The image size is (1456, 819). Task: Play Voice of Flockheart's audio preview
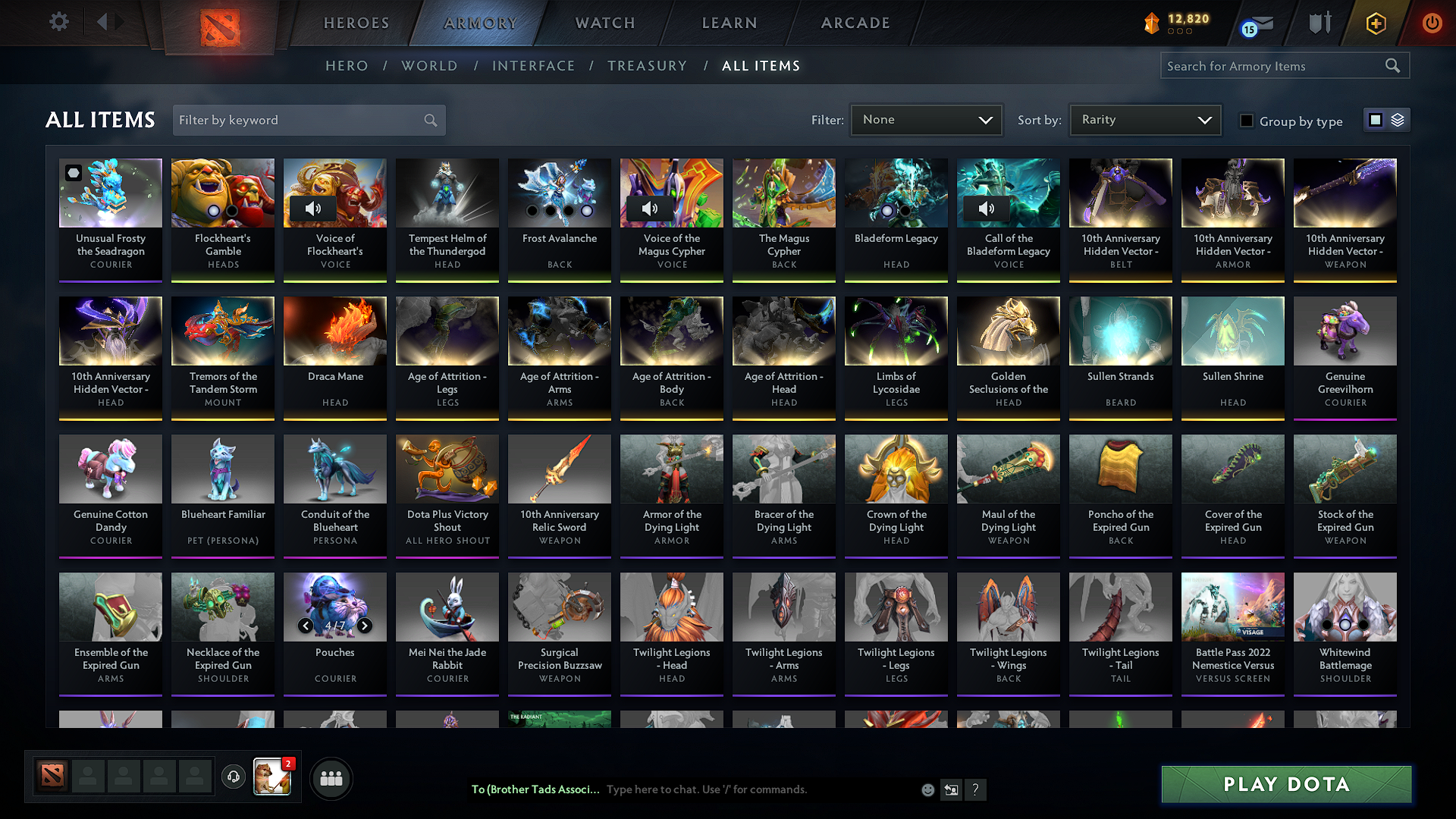(313, 209)
